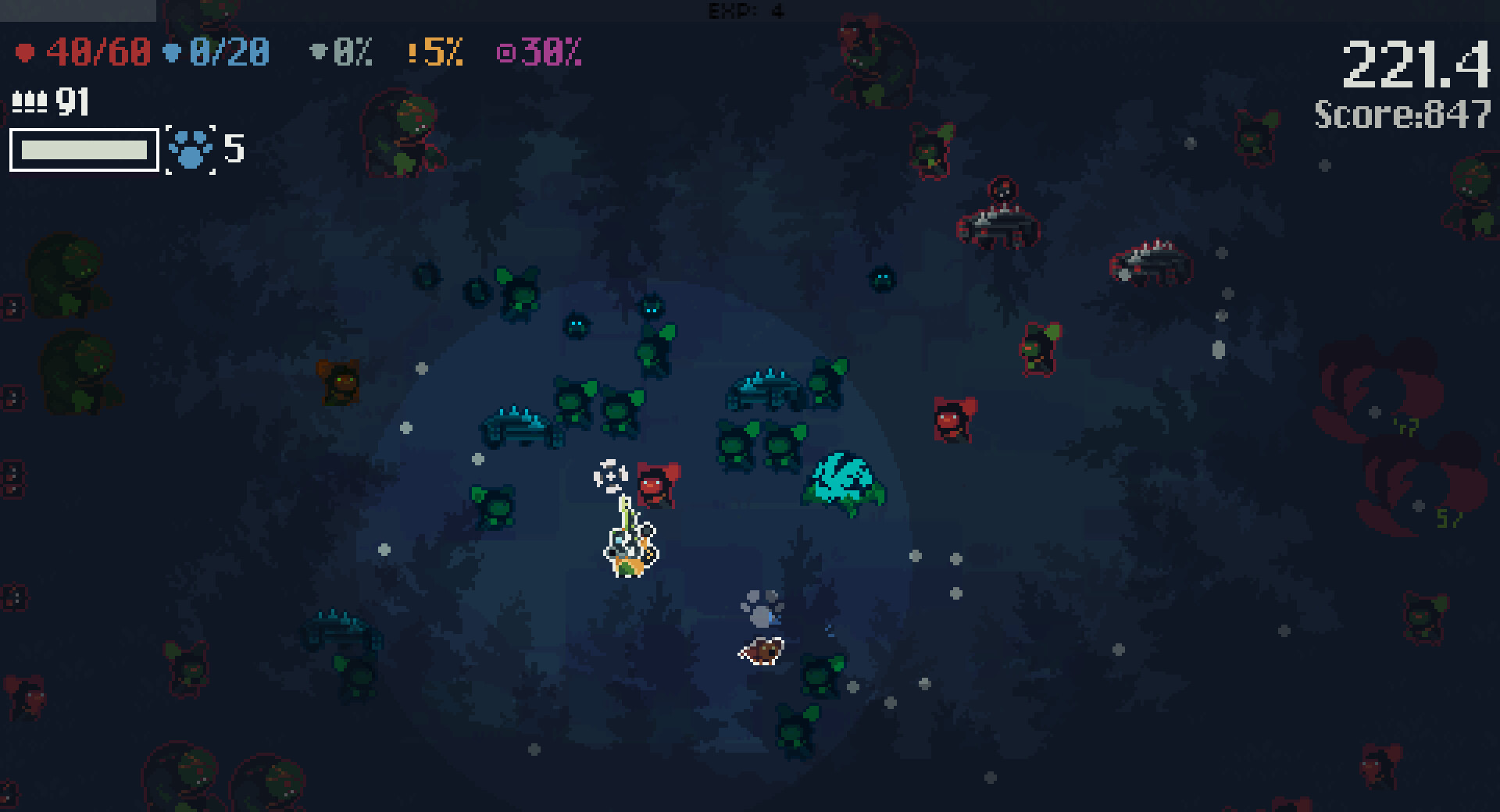Image resolution: width=1500 pixels, height=812 pixels.
Task: Click the grey shield 0% icon
Action: click(x=319, y=53)
